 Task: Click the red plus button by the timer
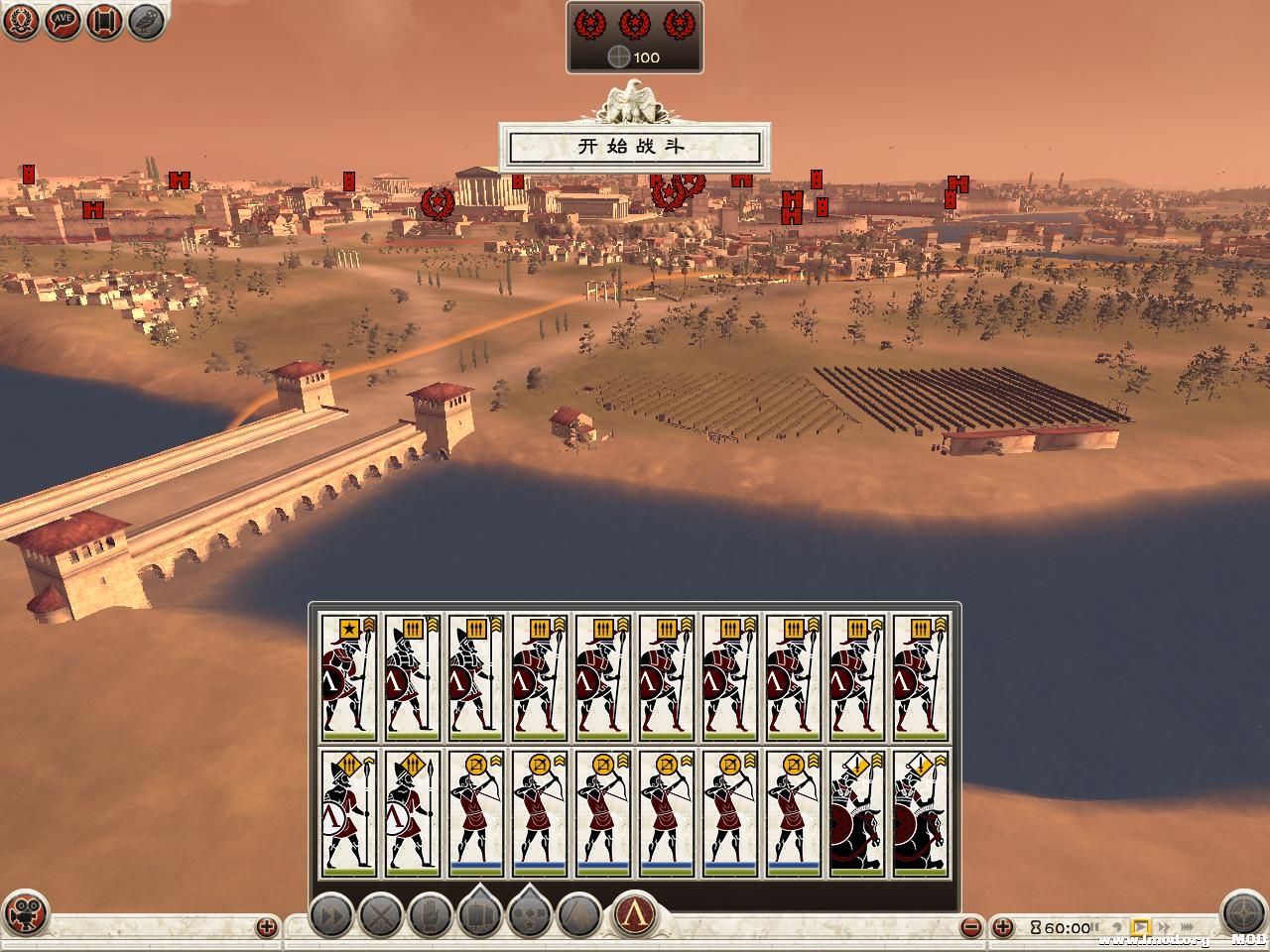(x=1003, y=928)
